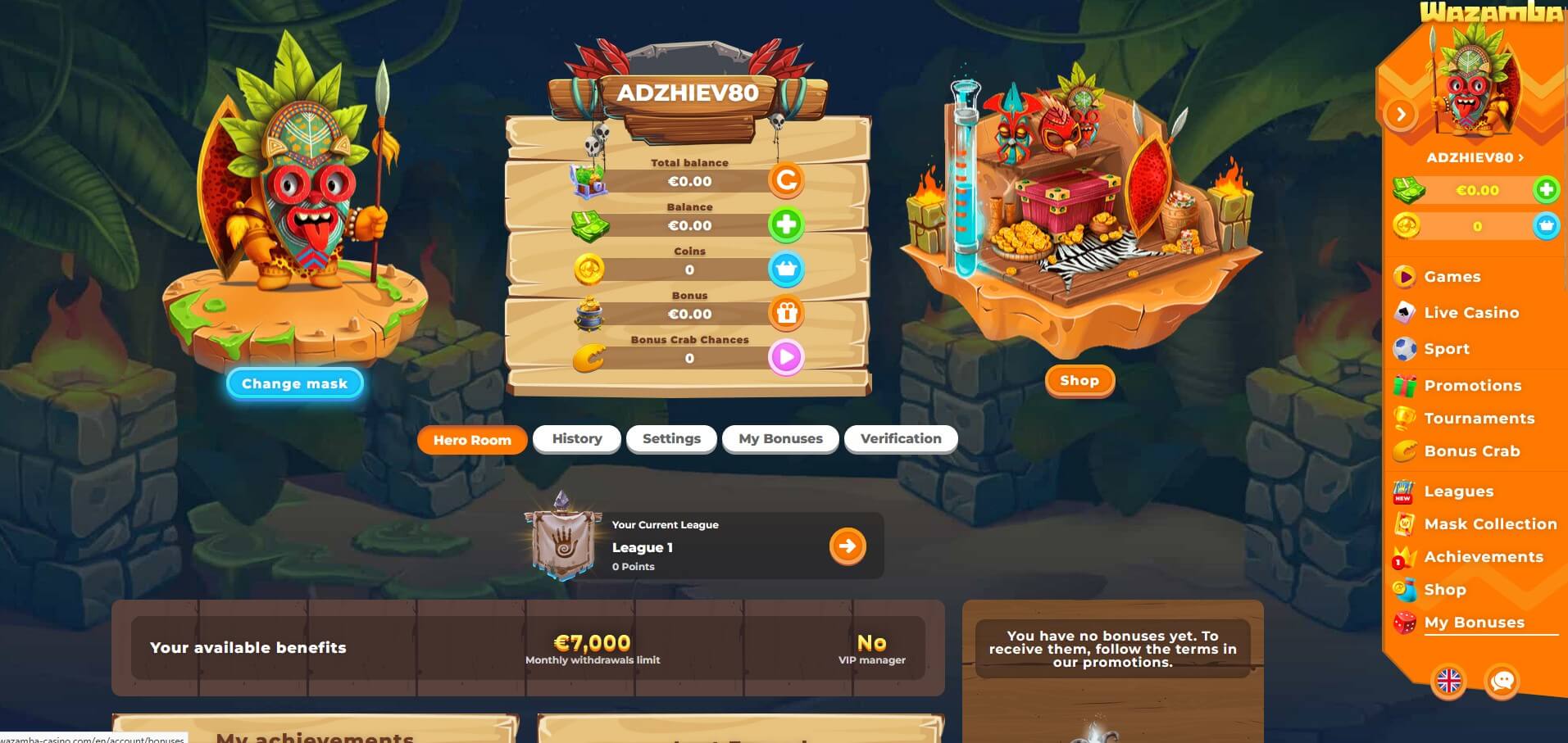Open Games in the sidebar
1568x743 pixels.
pos(1452,277)
